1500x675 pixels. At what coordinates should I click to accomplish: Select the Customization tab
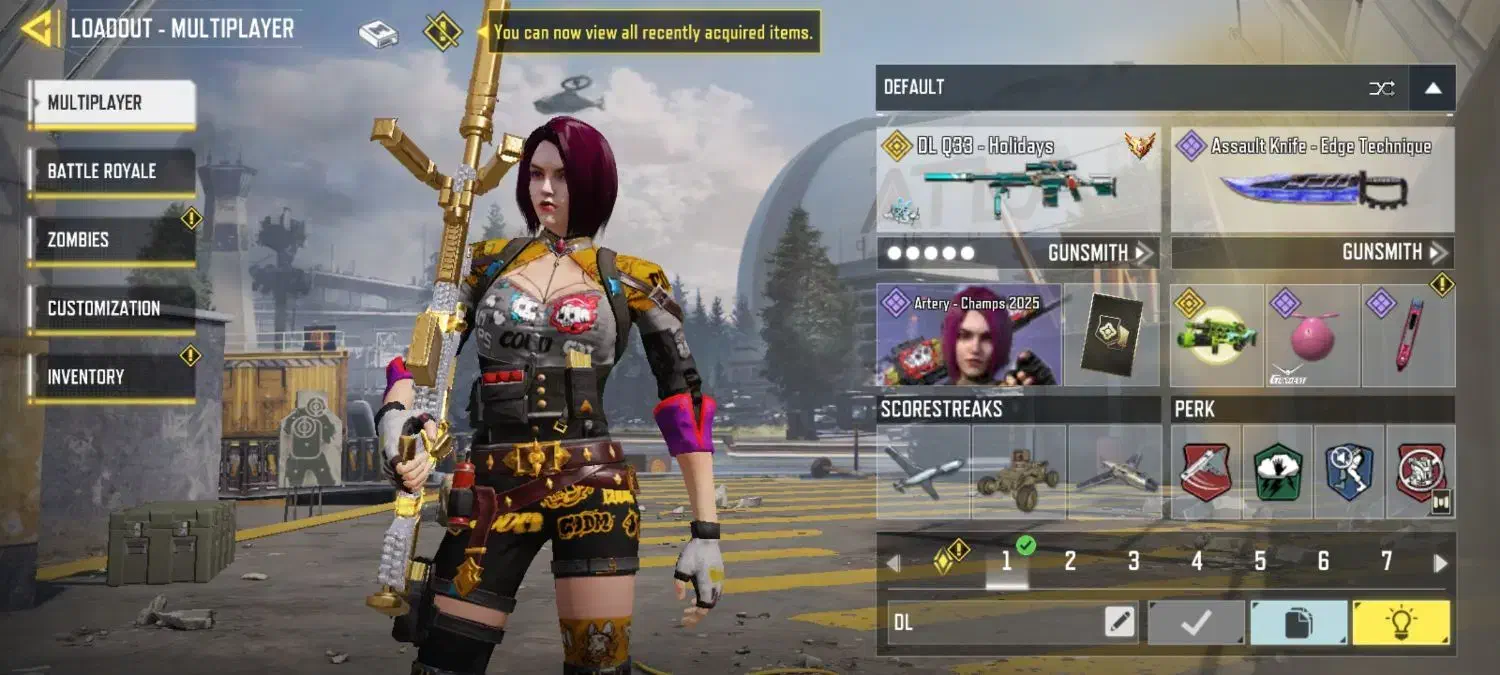coord(110,308)
